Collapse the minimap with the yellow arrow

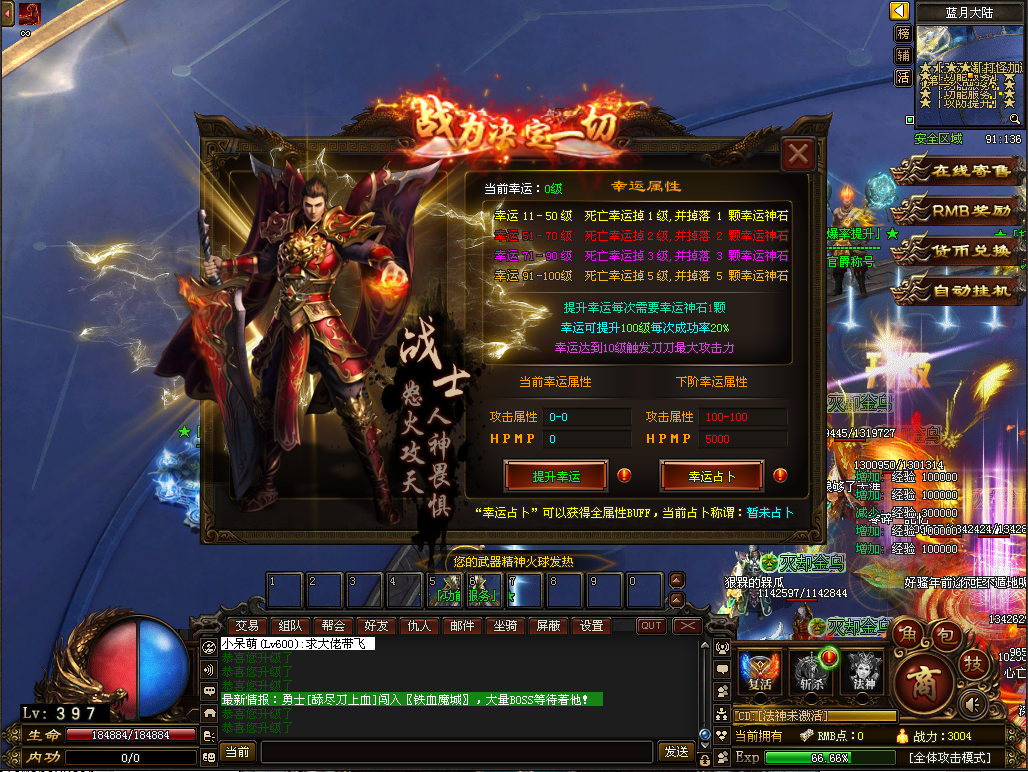click(x=900, y=11)
